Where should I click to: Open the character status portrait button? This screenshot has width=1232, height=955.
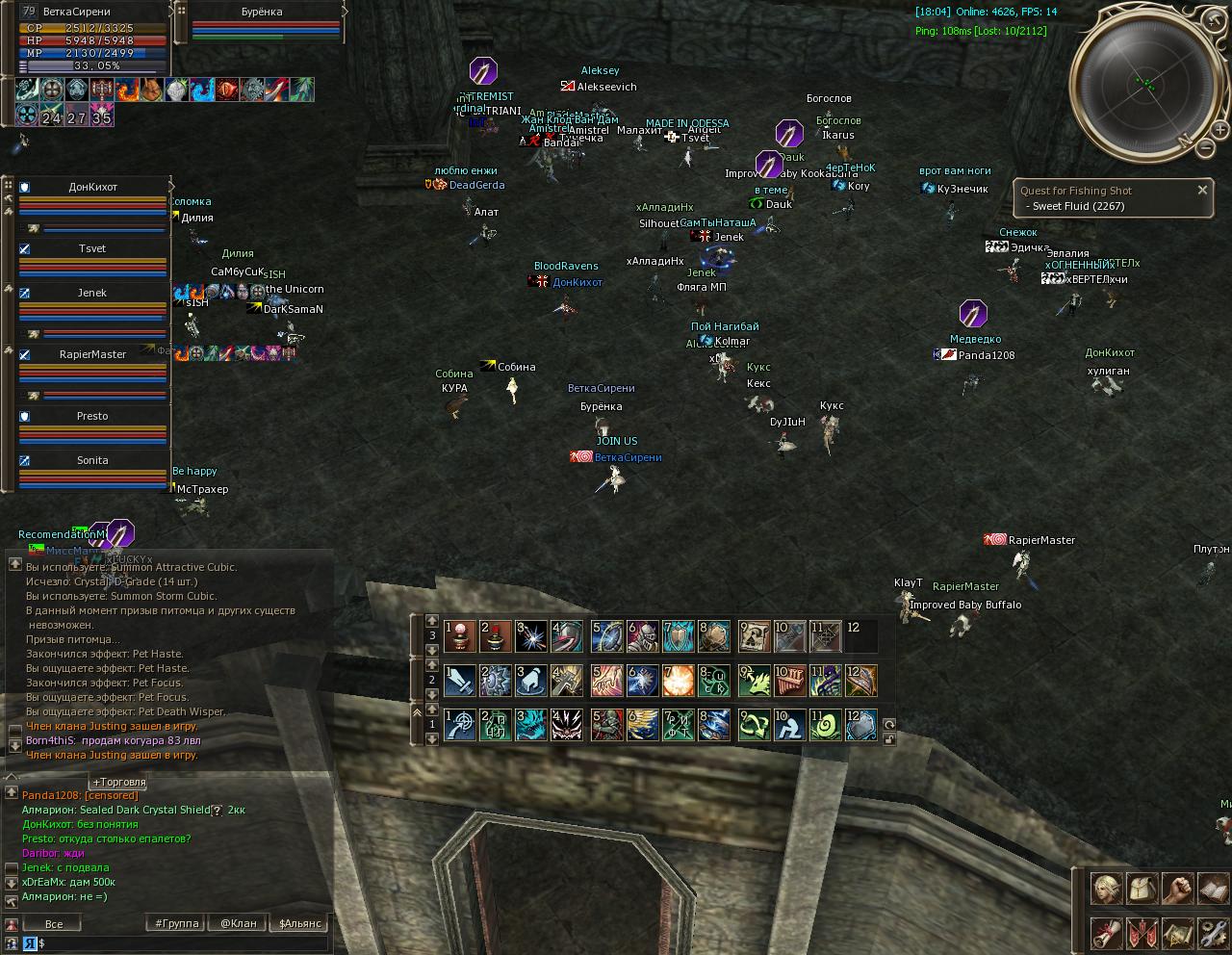[x=1106, y=889]
